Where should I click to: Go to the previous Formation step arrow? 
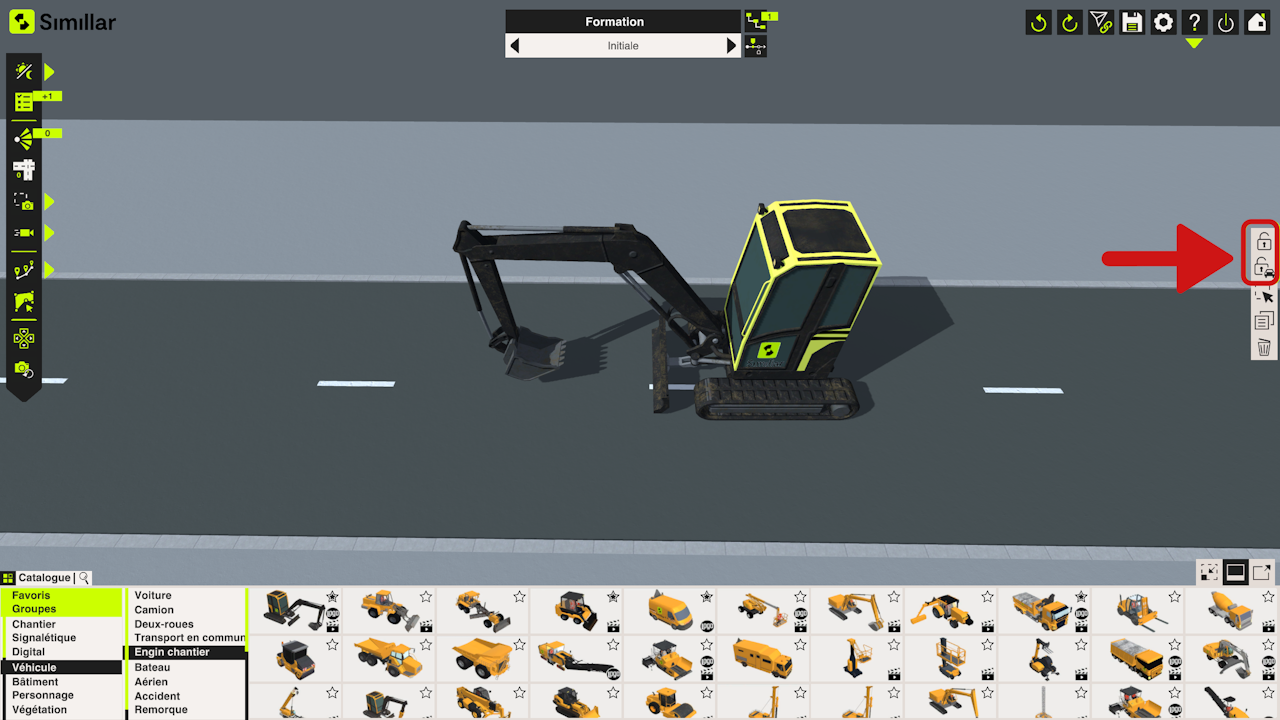point(515,46)
